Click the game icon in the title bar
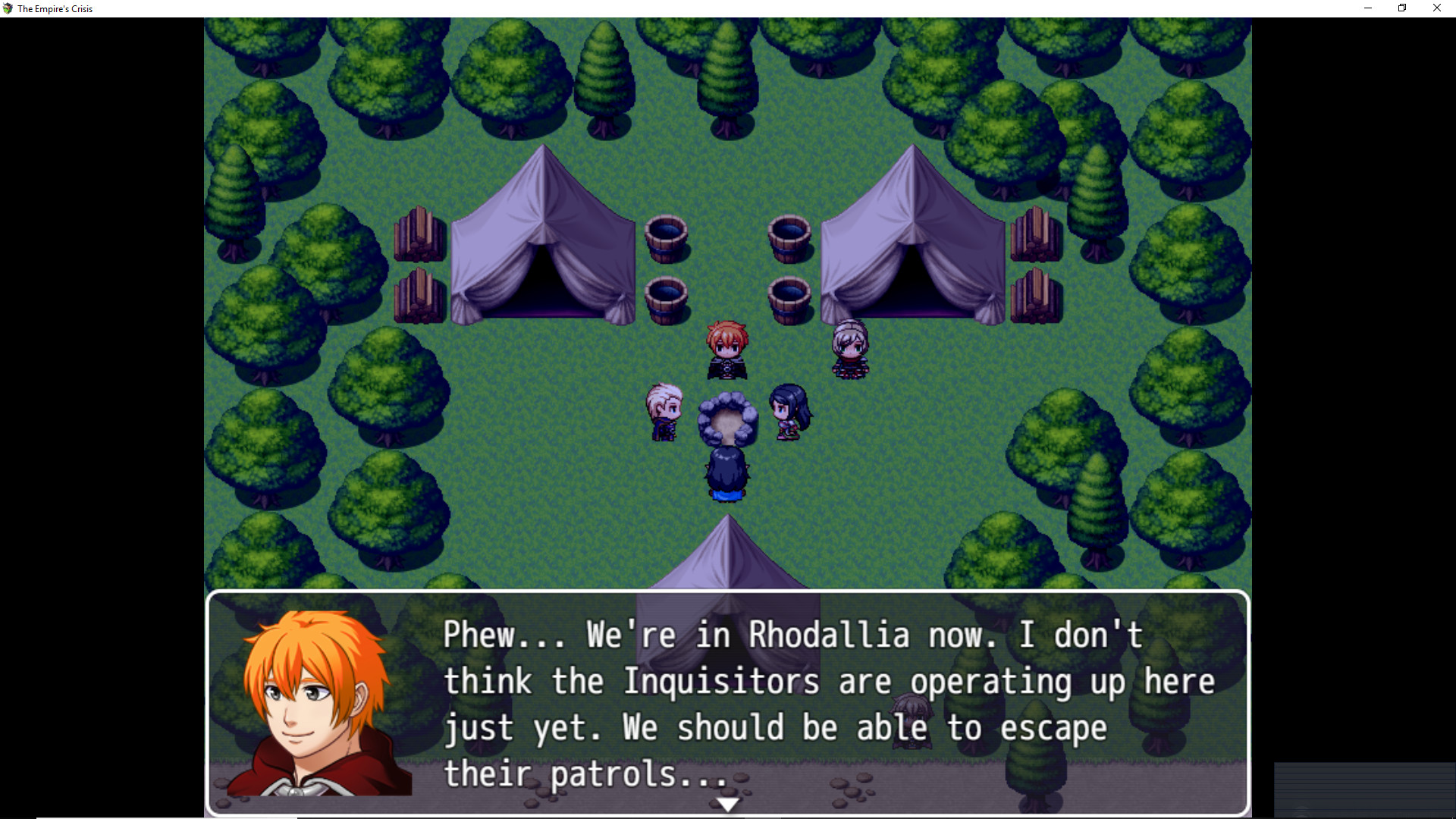1456x819 pixels. (x=8, y=8)
